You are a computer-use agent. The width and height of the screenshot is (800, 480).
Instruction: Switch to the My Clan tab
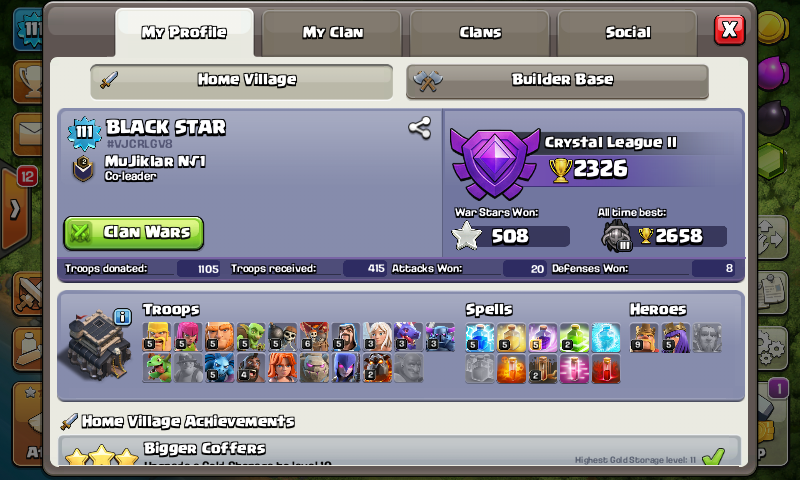tap(332, 32)
